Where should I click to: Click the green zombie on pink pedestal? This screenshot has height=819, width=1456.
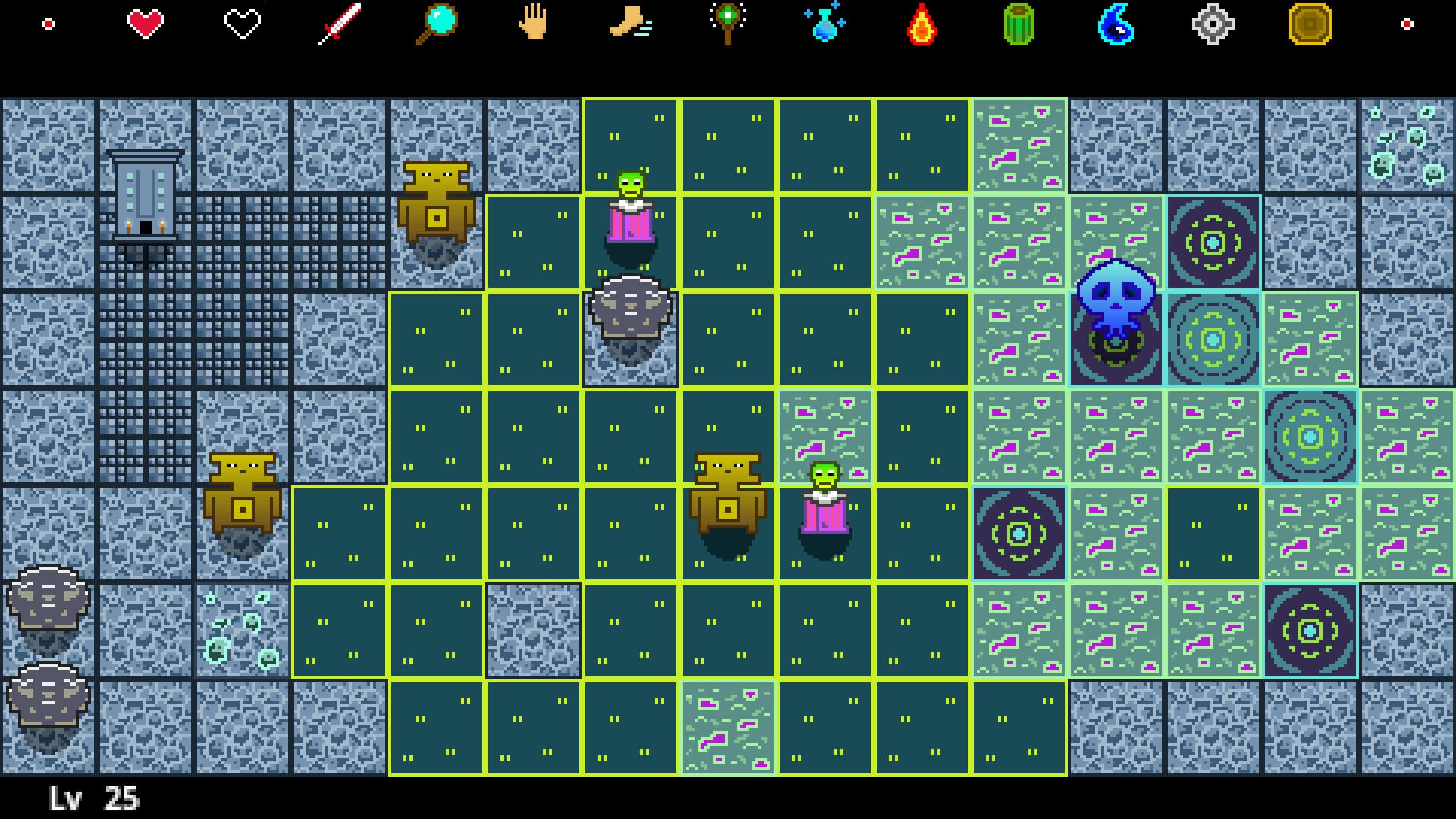[631, 205]
